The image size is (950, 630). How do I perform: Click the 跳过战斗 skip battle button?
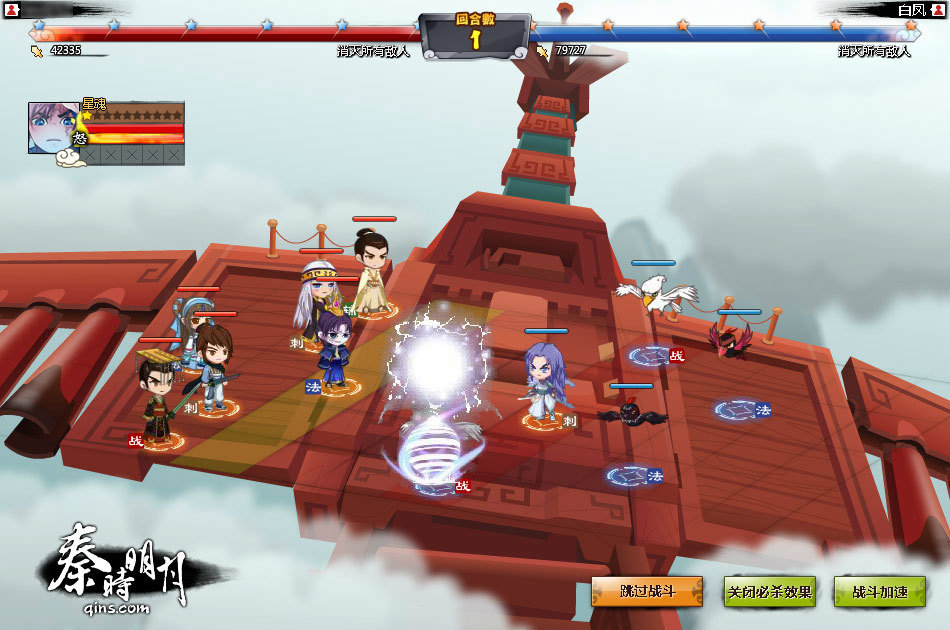[647, 591]
